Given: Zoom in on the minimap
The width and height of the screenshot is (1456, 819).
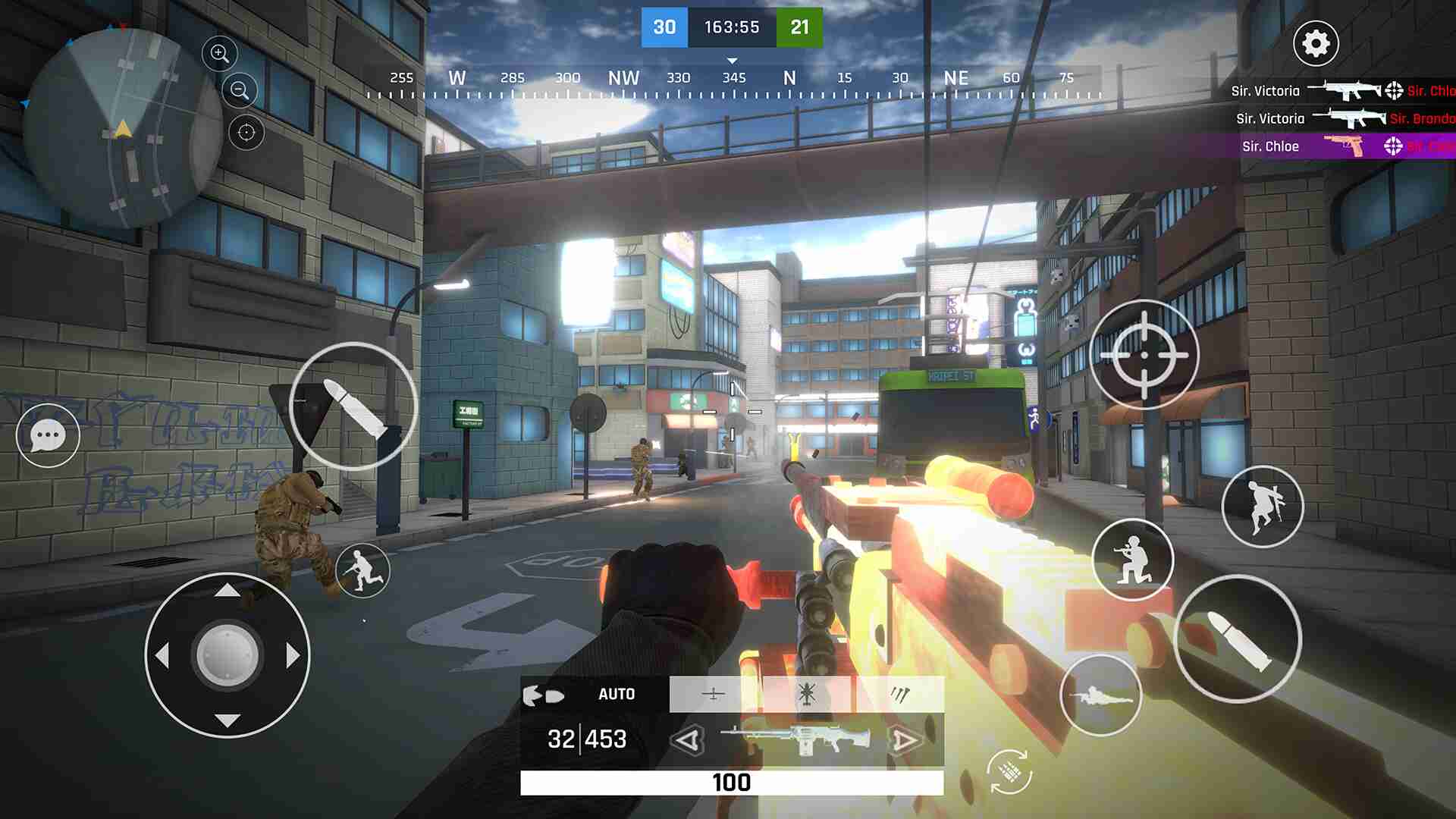Looking at the screenshot, I should point(220,53).
